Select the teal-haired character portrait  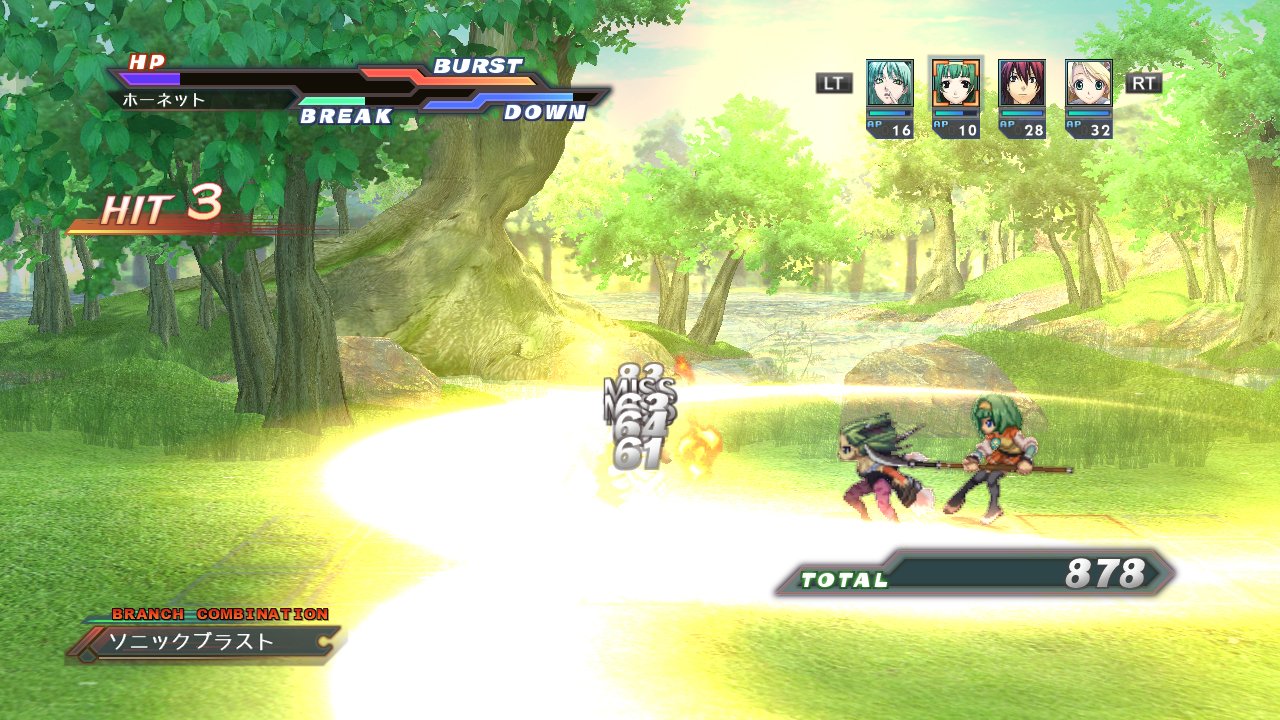coord(889,83)
